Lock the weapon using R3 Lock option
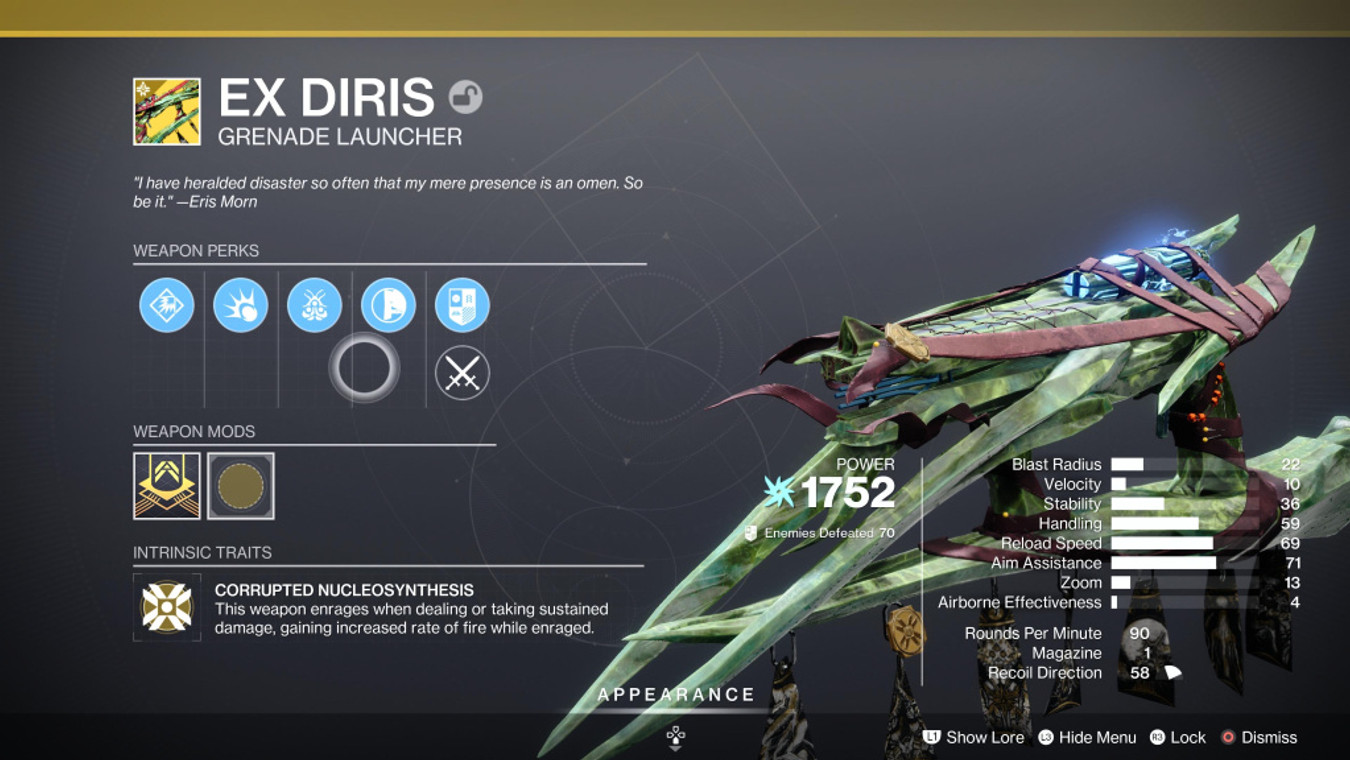This screenshot has height=760, width=1350. coord(1180,738)
